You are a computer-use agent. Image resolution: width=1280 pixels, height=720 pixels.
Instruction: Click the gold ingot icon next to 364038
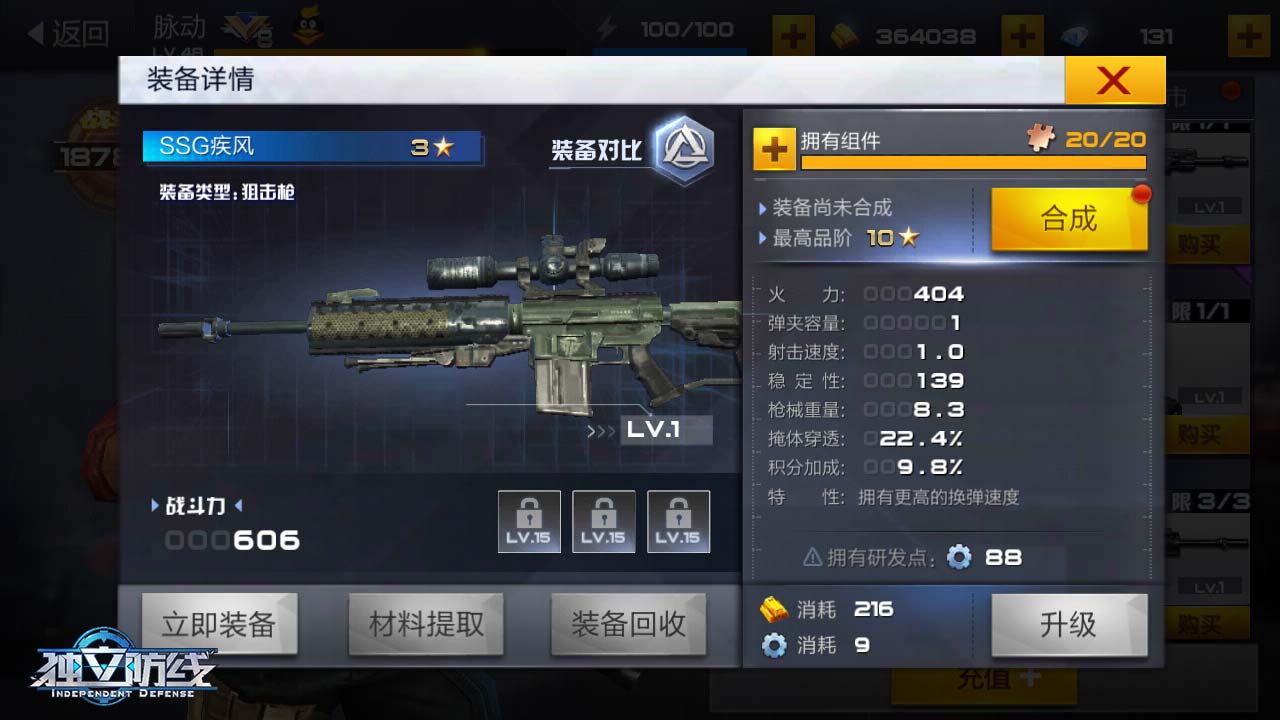(x=845, y=36)
